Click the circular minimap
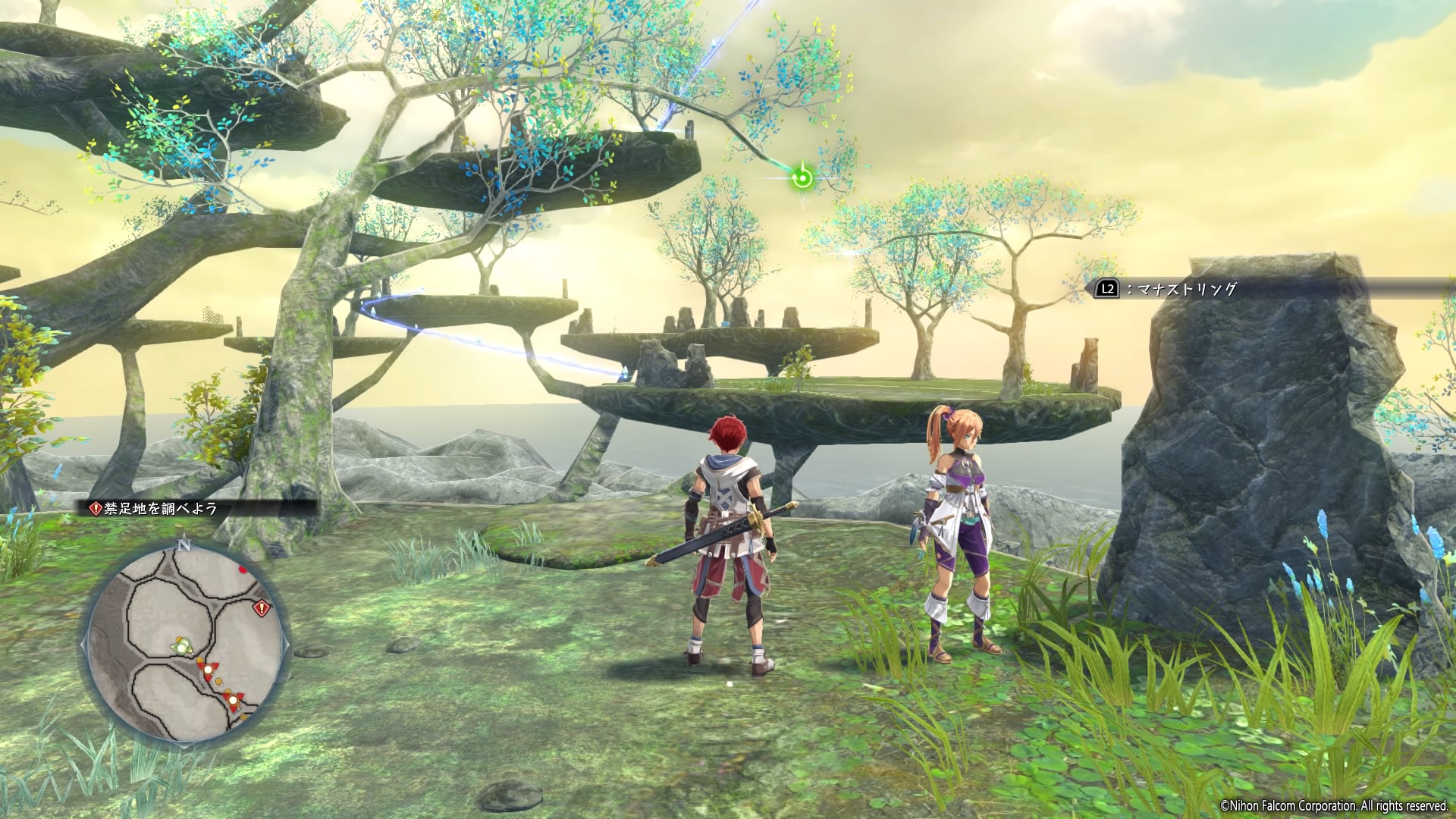The height and width of the screenshot is (819, 1456). 184,644
